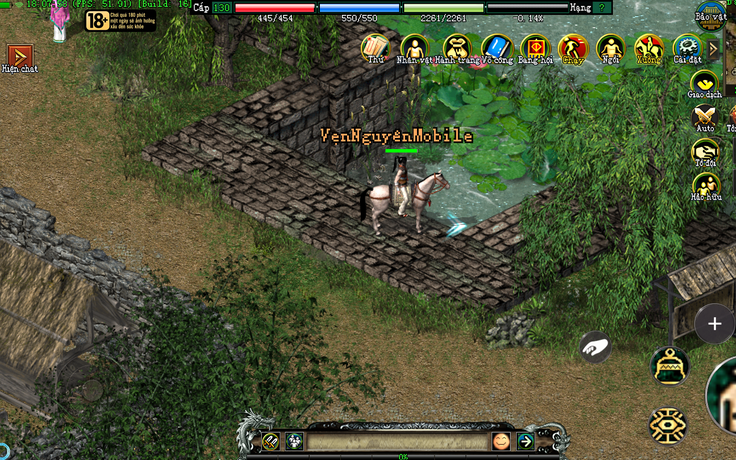This screenshot has width=736, height=460.
Task: Open the Giao dịch trade button
Action: (706, 84)
